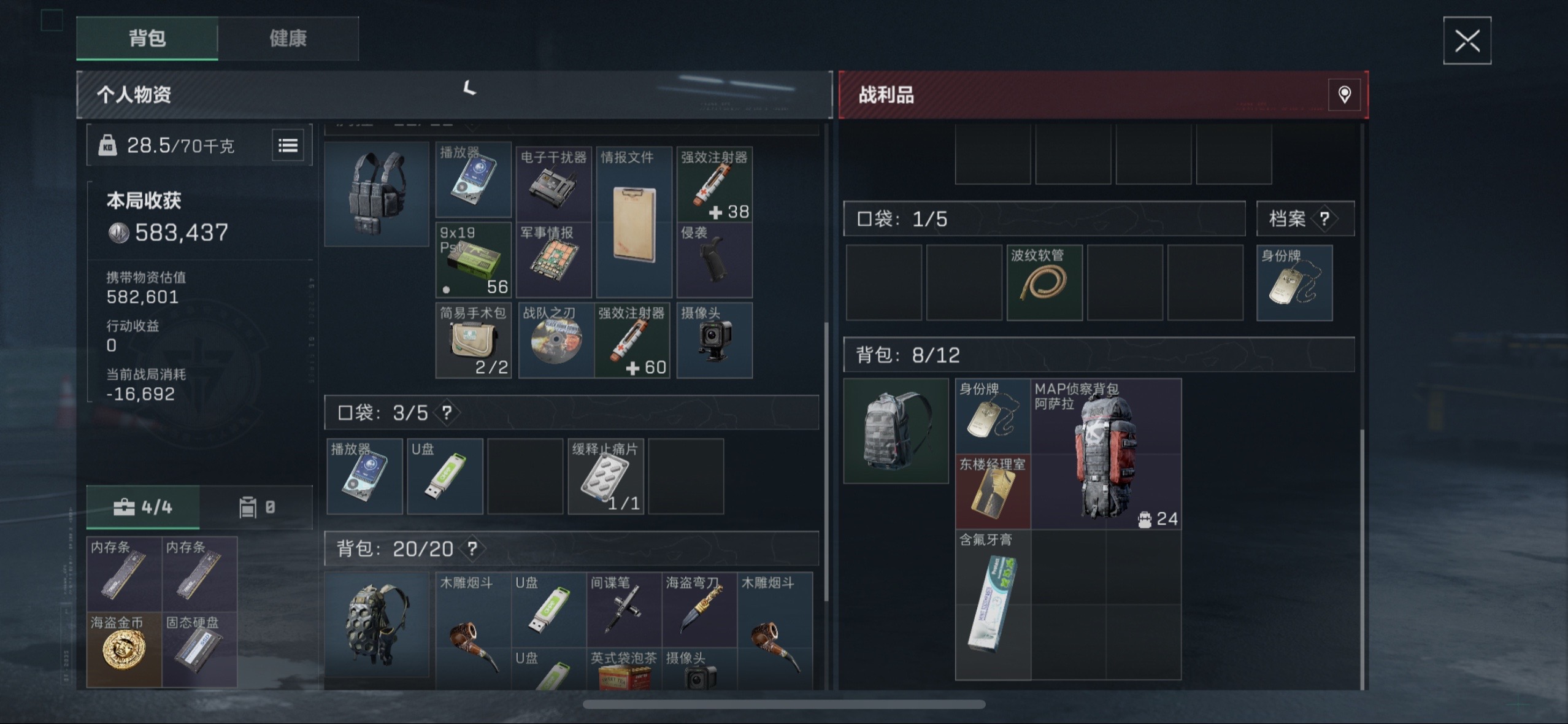
Task: Click the location pin in 战利品 header
Action: point(1344,94)
